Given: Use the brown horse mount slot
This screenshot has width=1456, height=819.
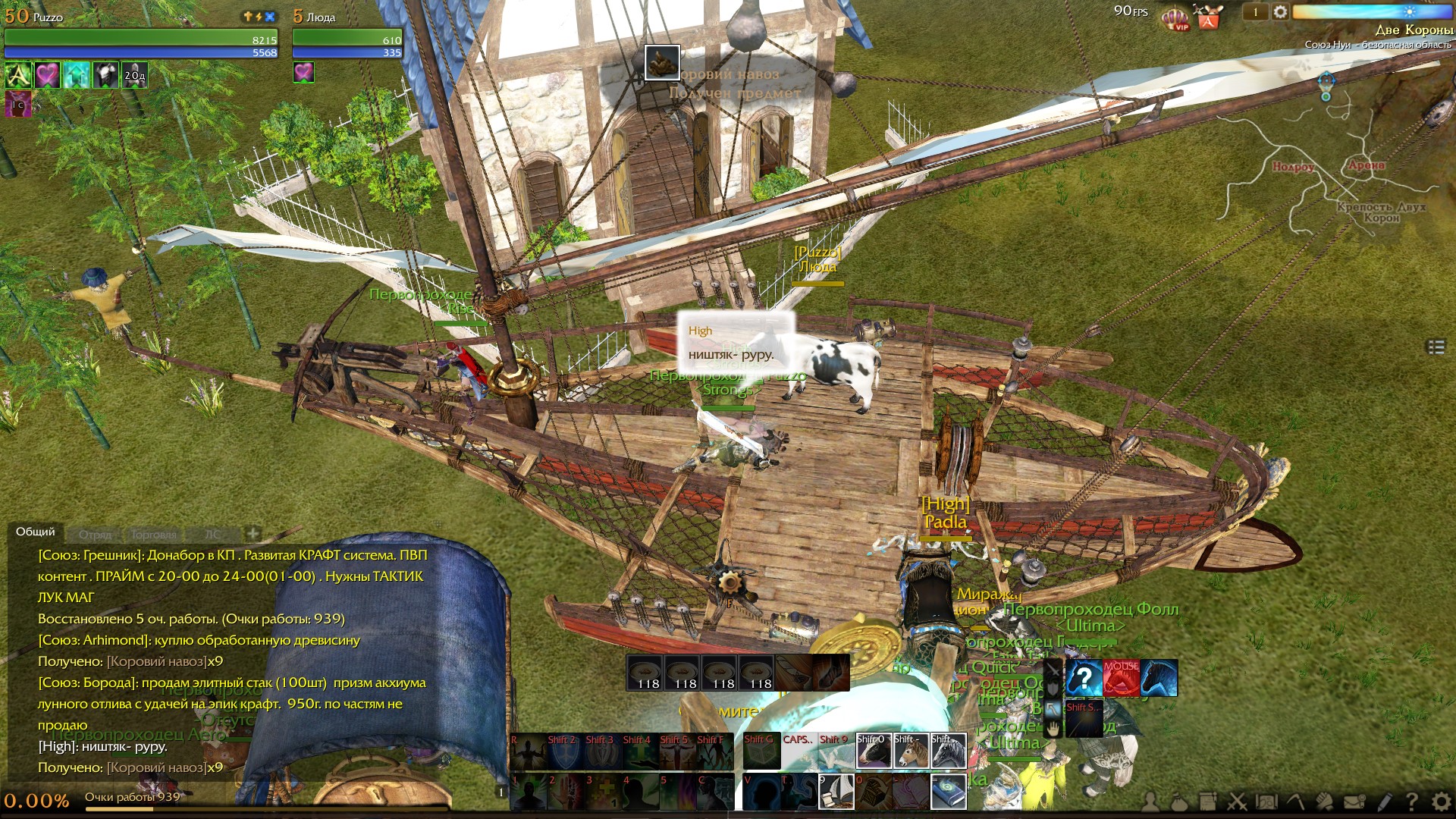Looking at the screenshot, I should [x=910, y=751].
